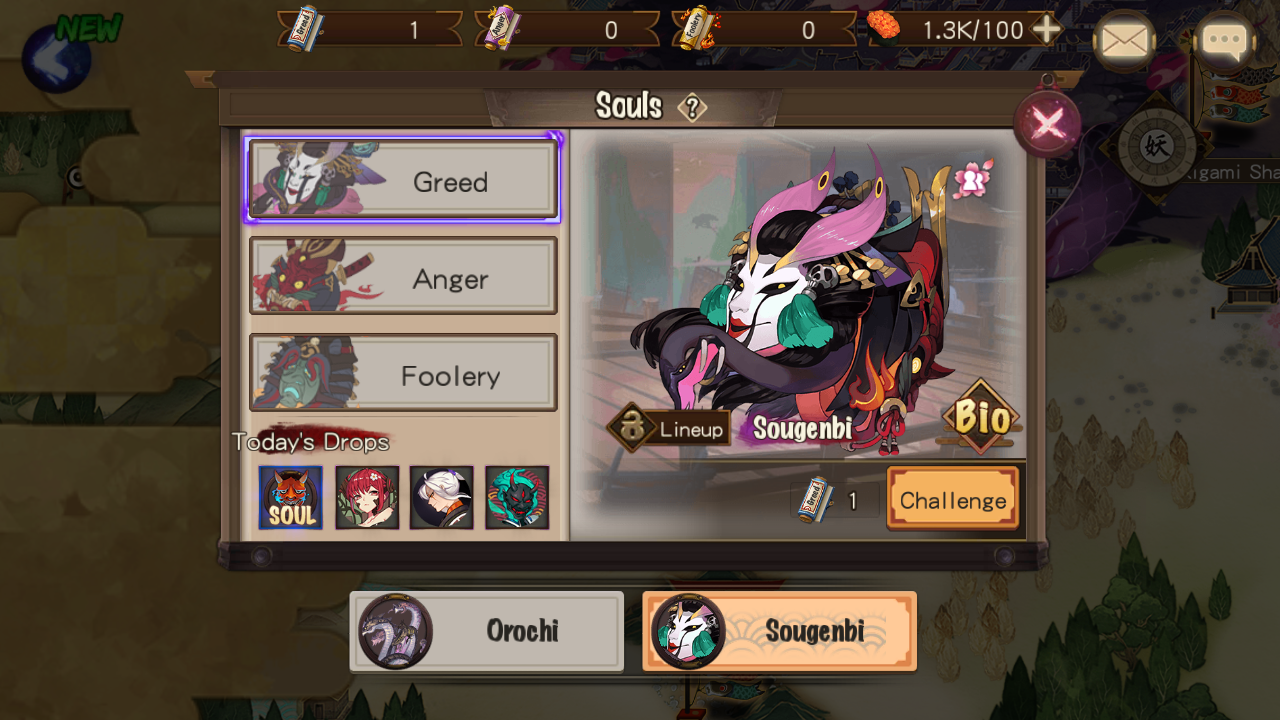The image size is (1280, 720).
Task: Switch to the Orochi tab
Action: click(x=486, y=631)
